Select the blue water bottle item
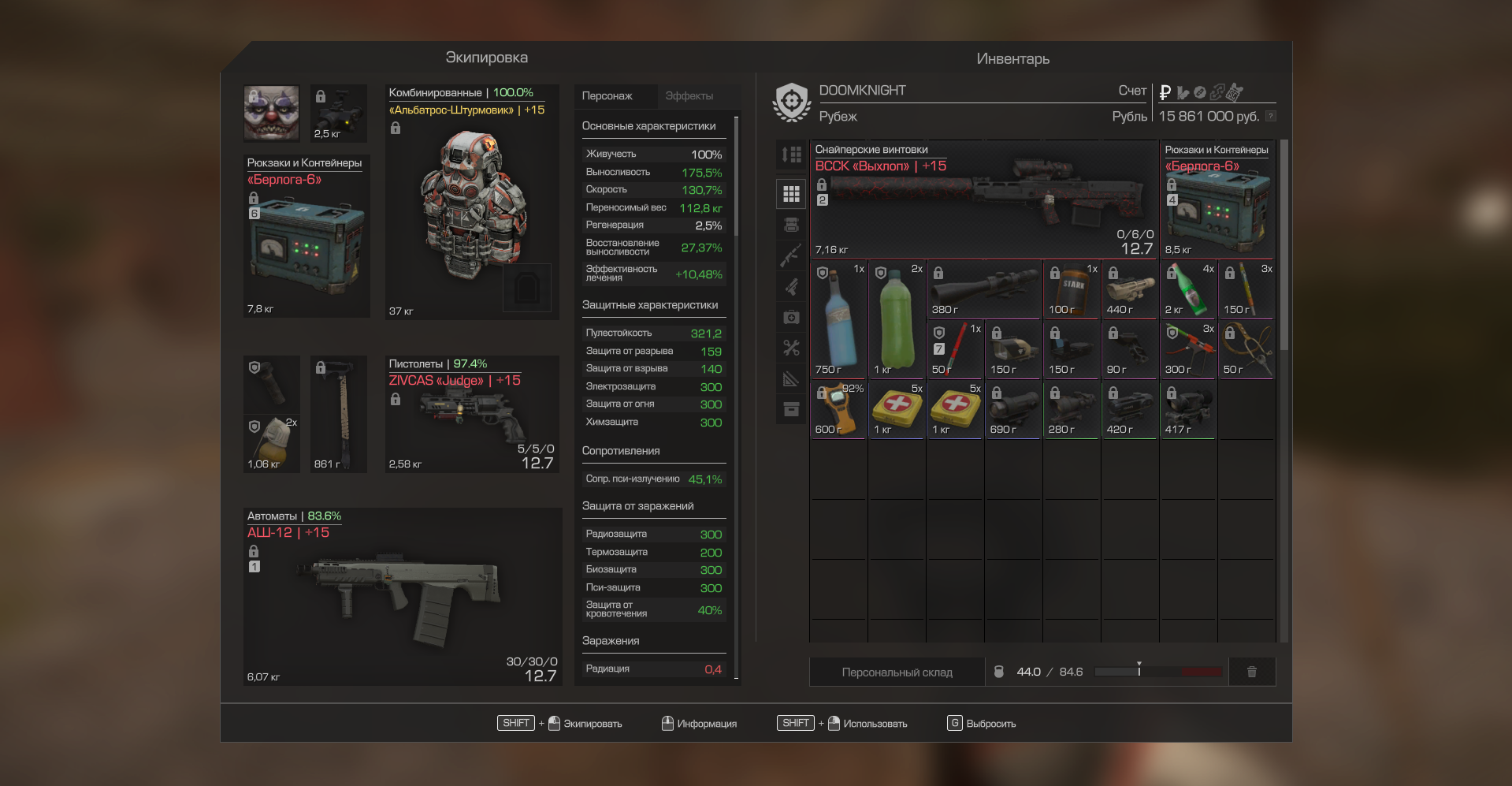 (x=838, y=319)
